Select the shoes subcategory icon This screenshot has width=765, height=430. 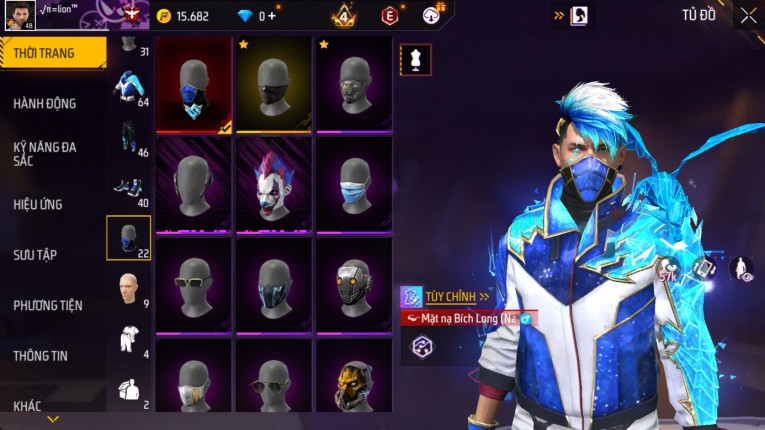(x=128, y=187)
